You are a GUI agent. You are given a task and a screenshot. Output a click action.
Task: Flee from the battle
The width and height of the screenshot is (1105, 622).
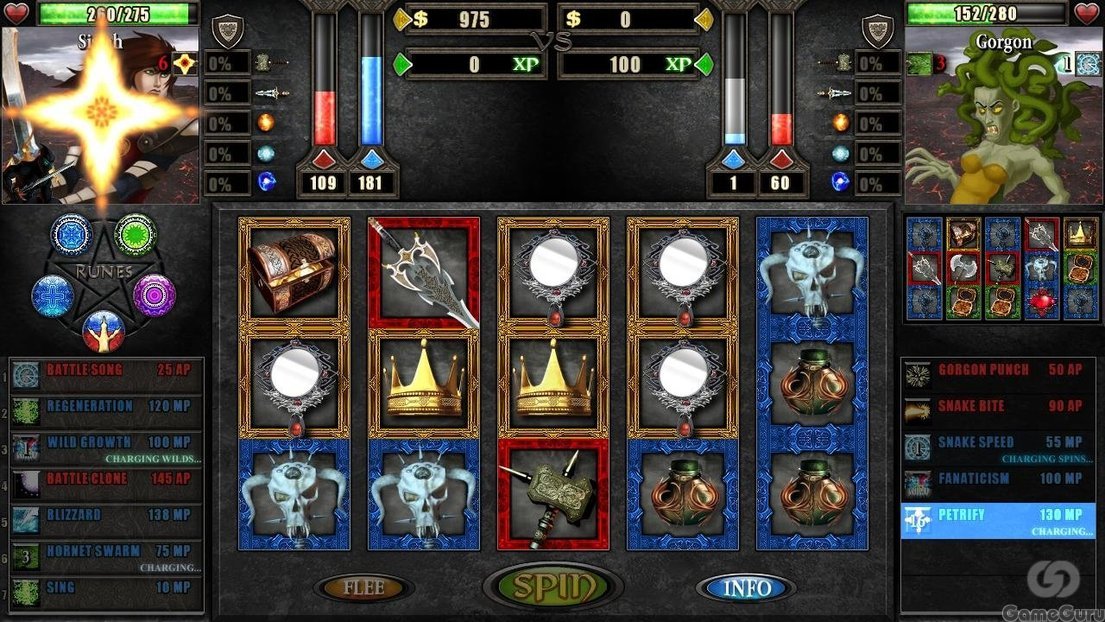(363, 588)
